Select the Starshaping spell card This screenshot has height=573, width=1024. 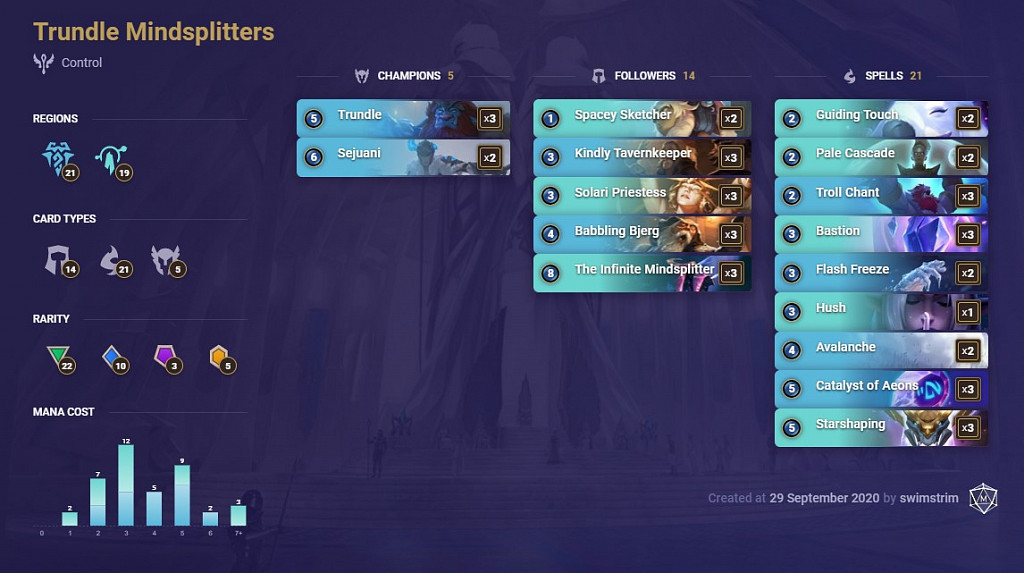(x=881, y=427)
